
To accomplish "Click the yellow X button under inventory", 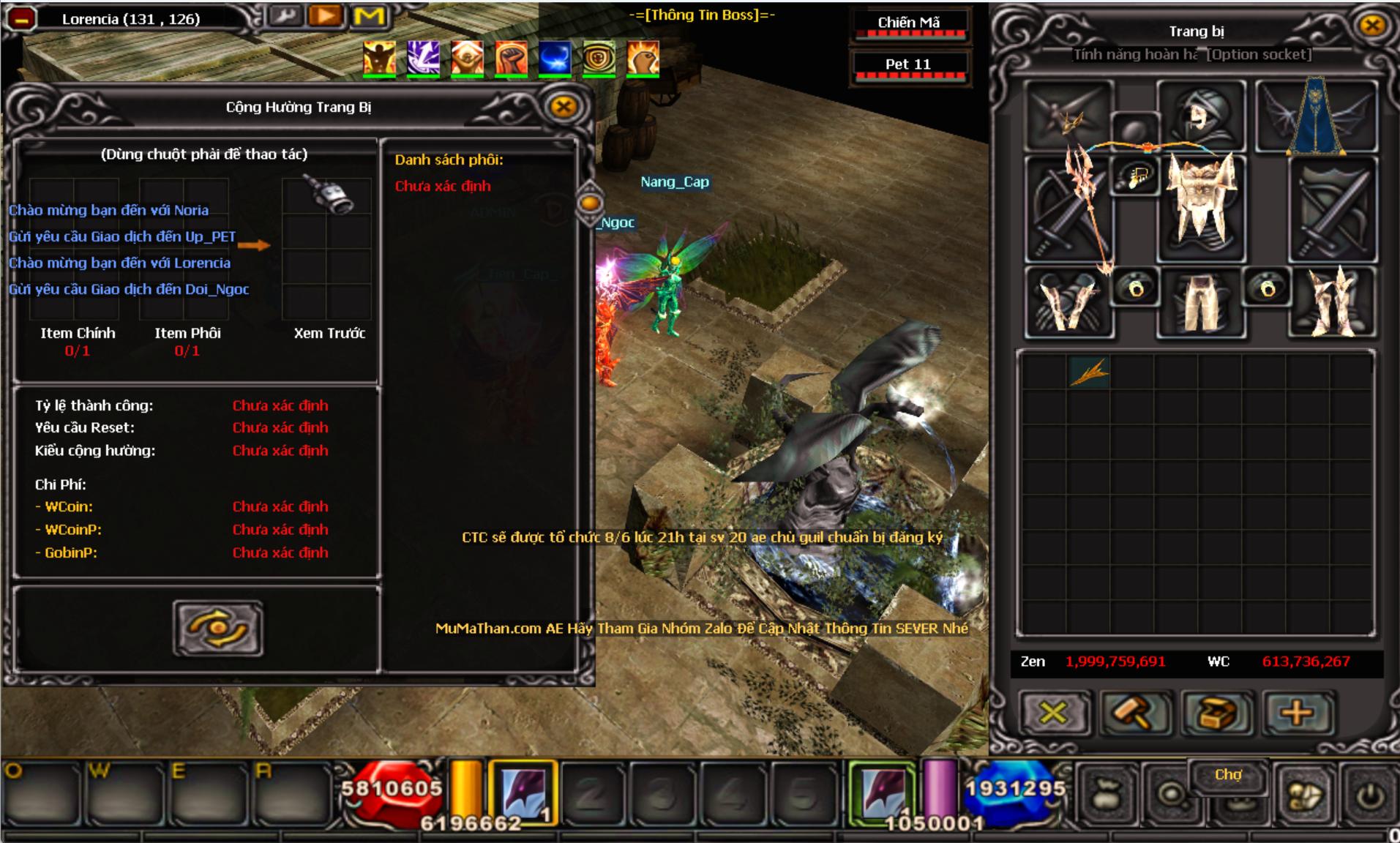I will point(1053,712).
